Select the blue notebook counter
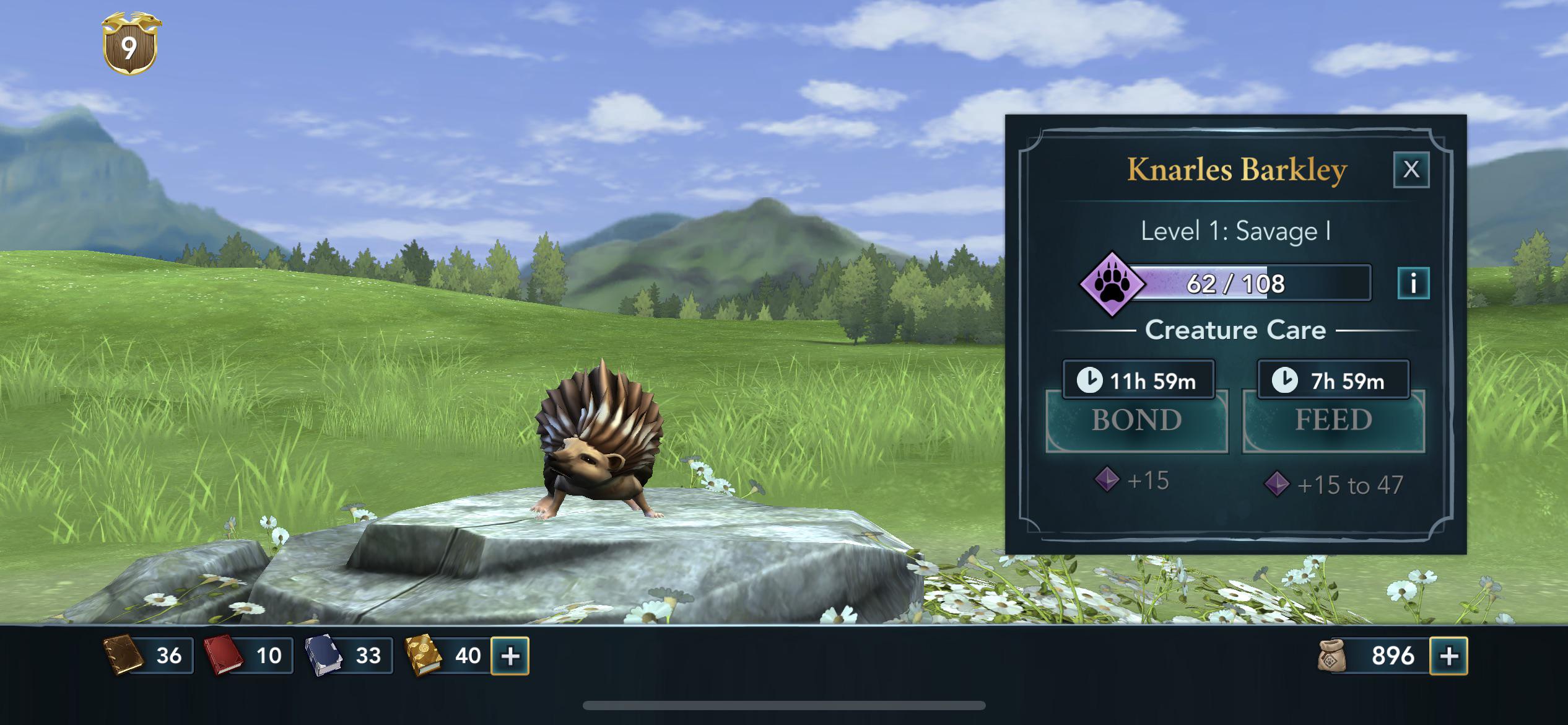1568x725 pixels. pos(348,656)
